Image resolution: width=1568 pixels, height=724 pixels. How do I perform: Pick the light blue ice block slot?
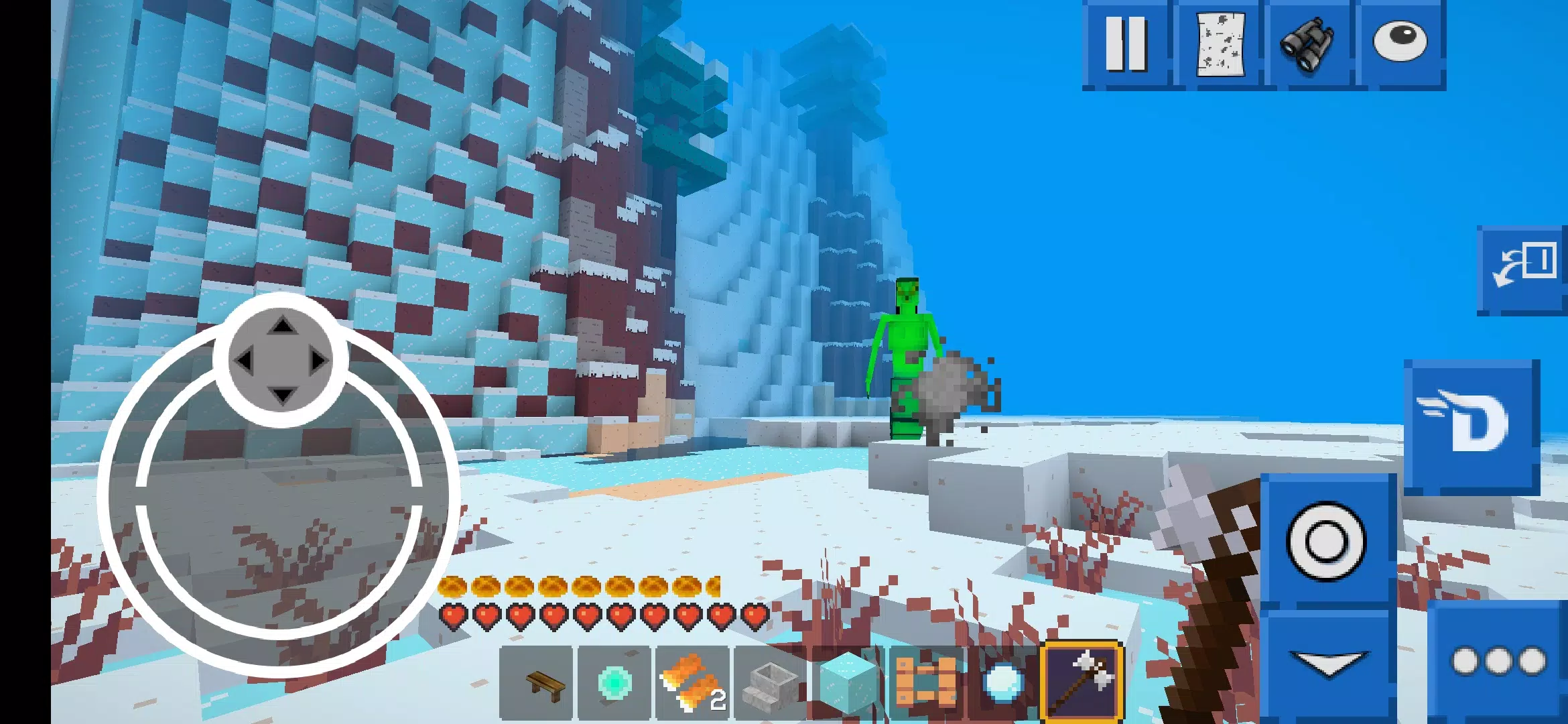tap(848, 684)
